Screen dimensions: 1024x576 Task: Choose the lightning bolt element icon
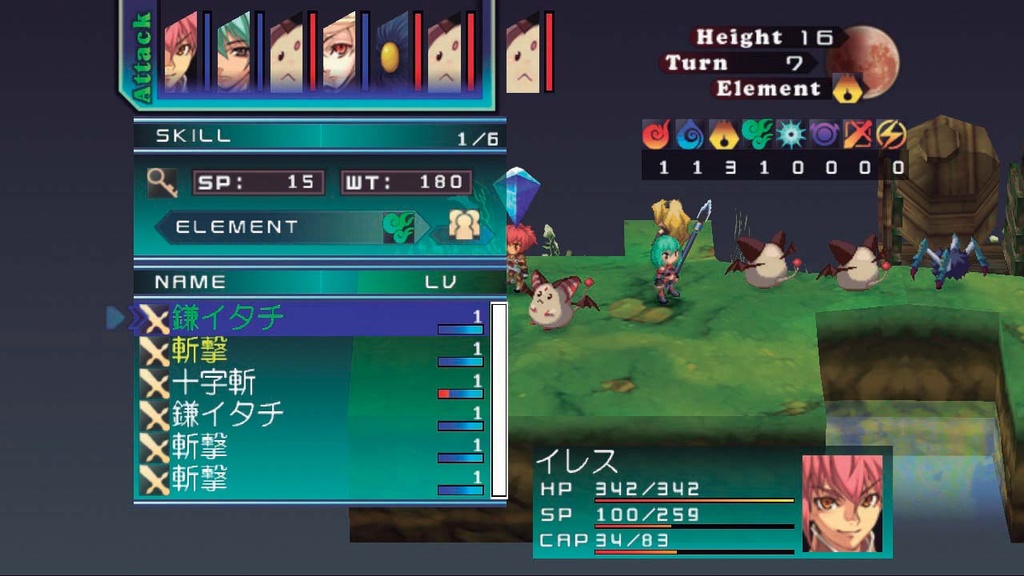click(x=892, y=134)
